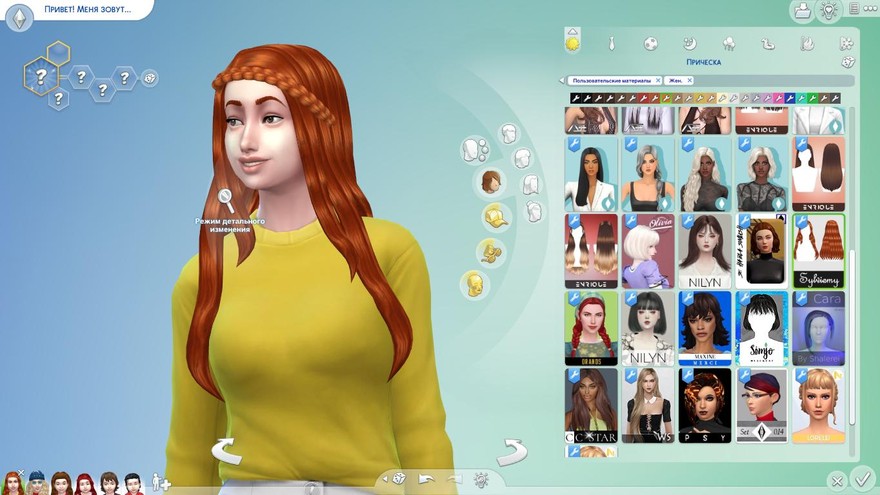The image size is (880, 495).
Task: Confirm the household with the checkmark button
Action: click(x=863, y=478)
